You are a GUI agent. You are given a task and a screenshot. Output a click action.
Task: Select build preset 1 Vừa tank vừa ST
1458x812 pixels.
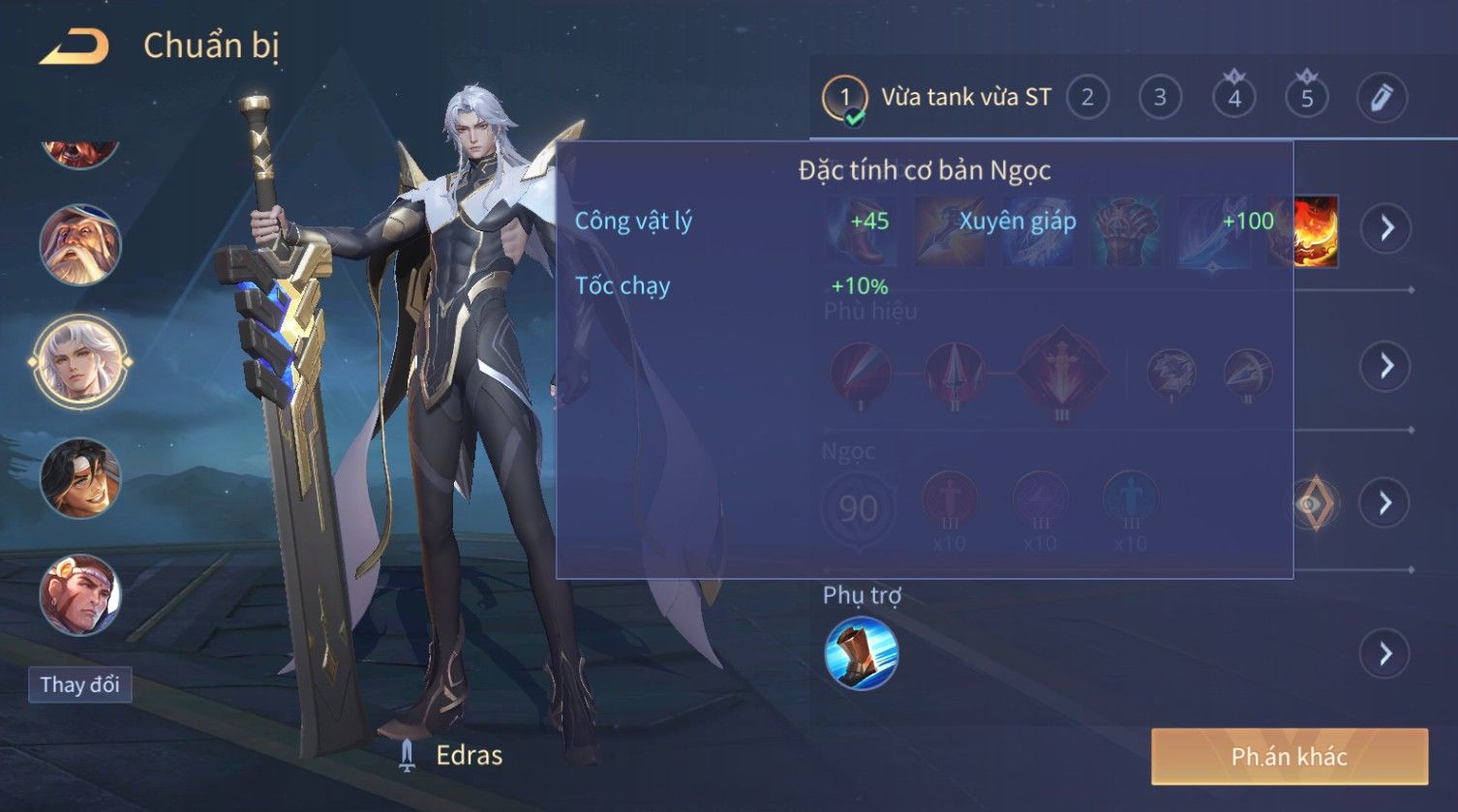coord(844,98)
